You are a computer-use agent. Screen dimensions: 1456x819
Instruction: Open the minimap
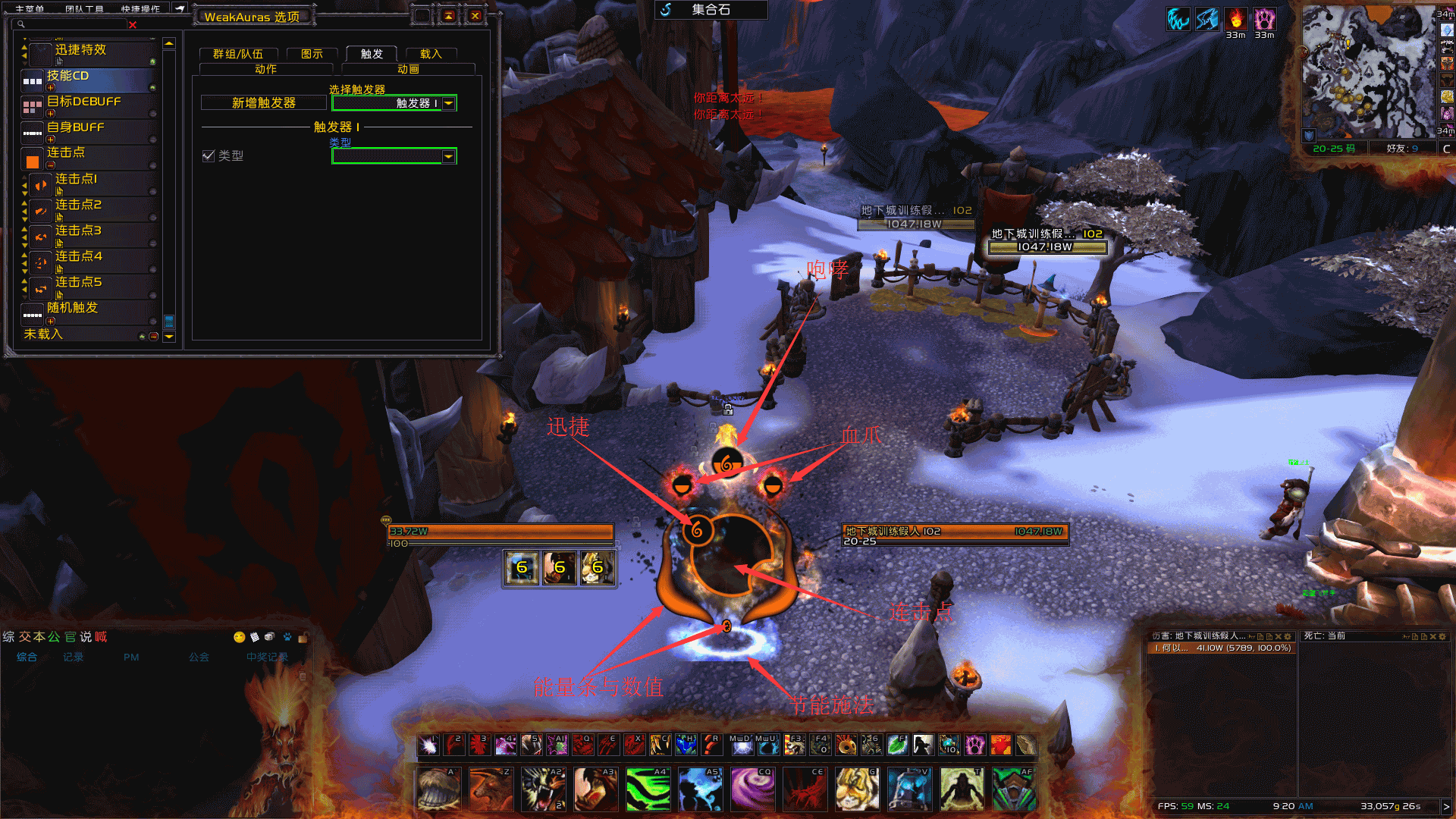tap(1368, 72)
